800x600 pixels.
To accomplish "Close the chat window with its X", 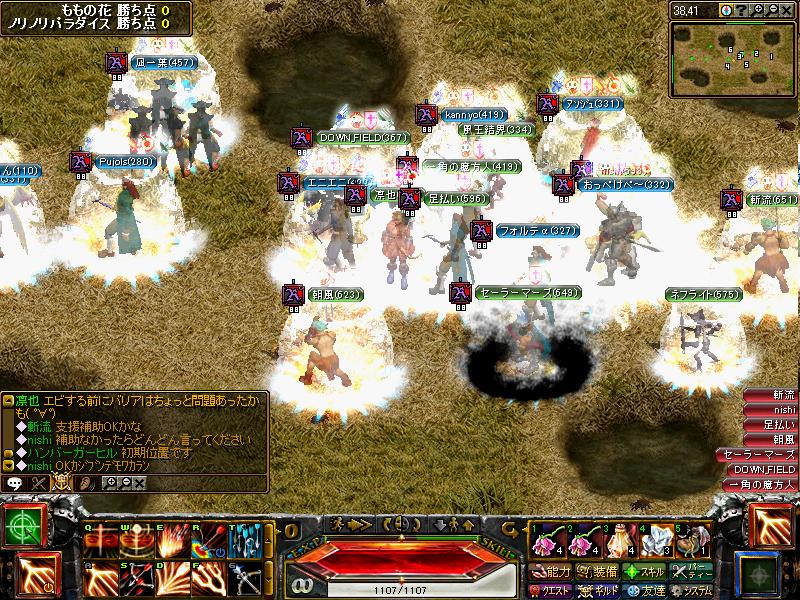I will point(139,483).
